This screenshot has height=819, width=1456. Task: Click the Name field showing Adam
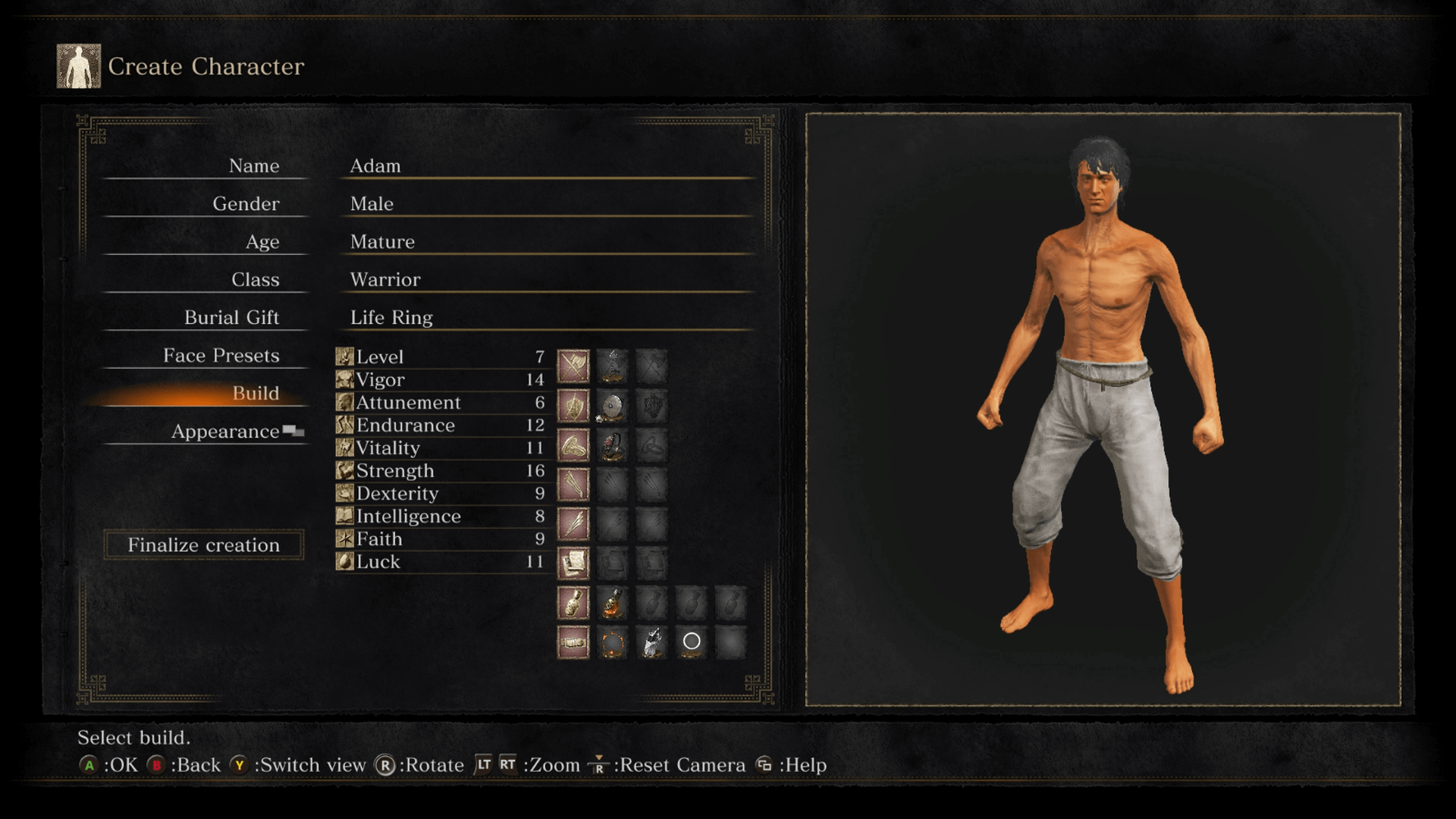click(375, 165)
